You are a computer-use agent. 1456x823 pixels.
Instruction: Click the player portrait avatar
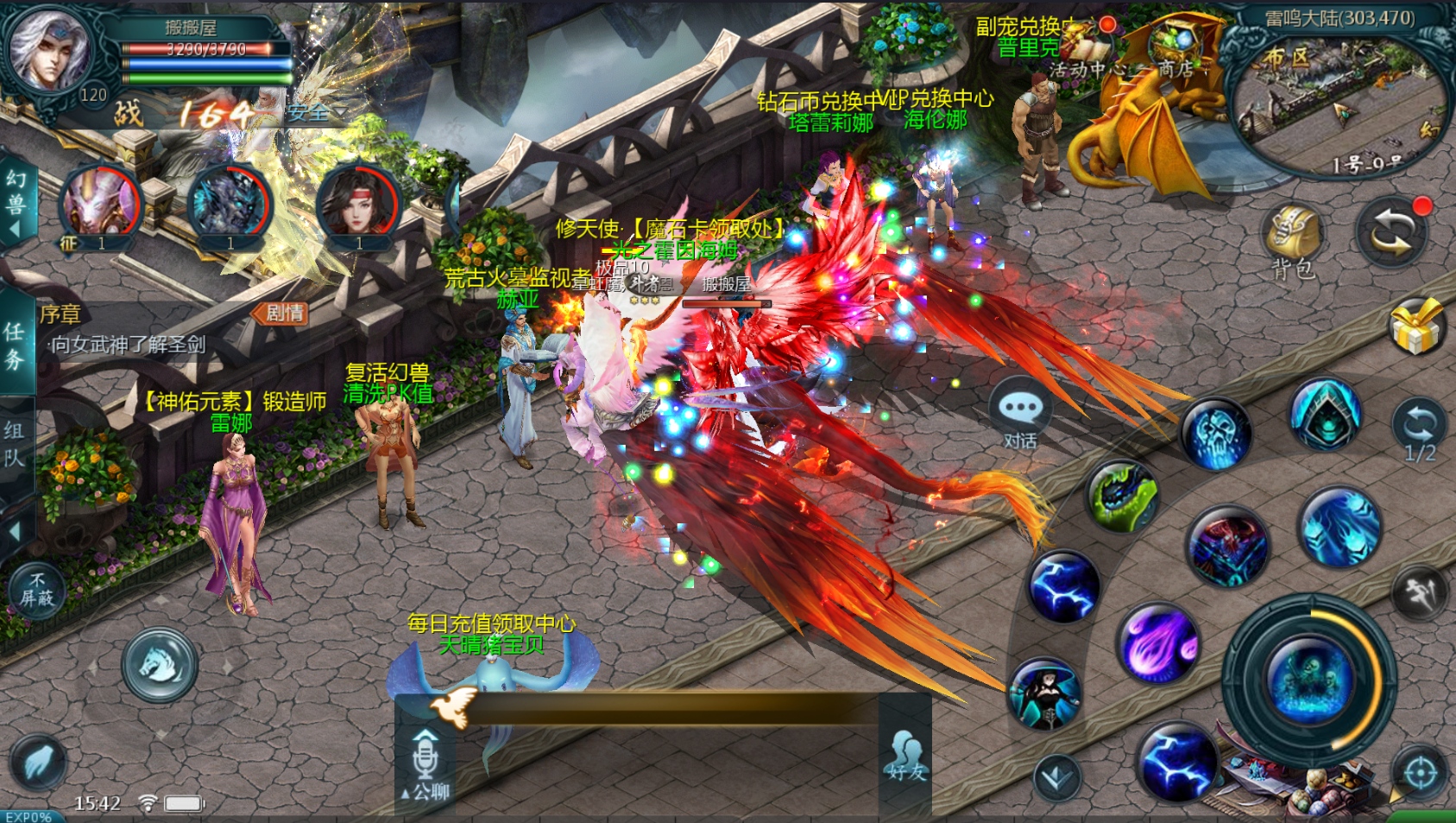[49, 49]
